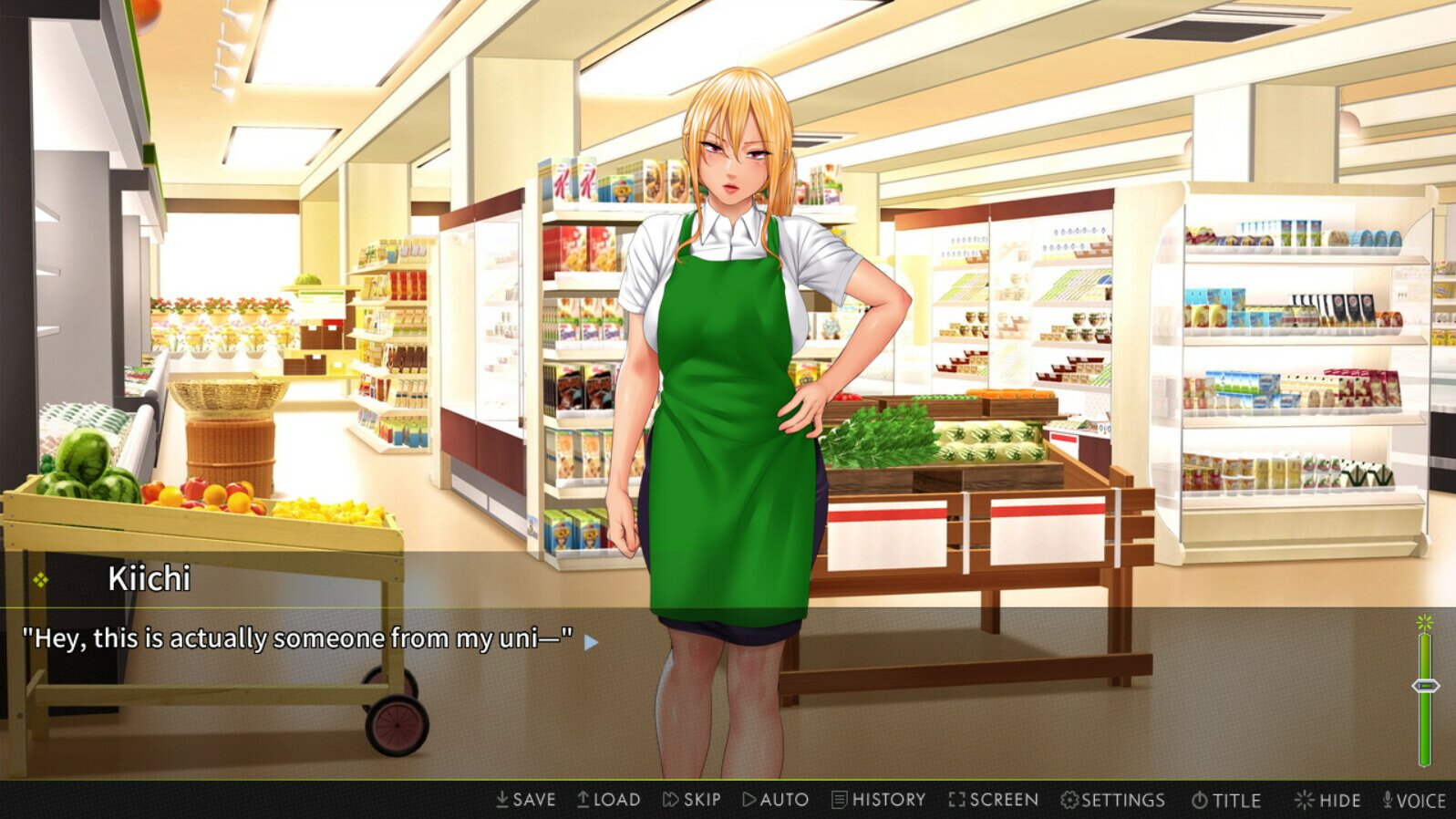Click the TITLE power icon
1456x819 pixels.
1201,799
